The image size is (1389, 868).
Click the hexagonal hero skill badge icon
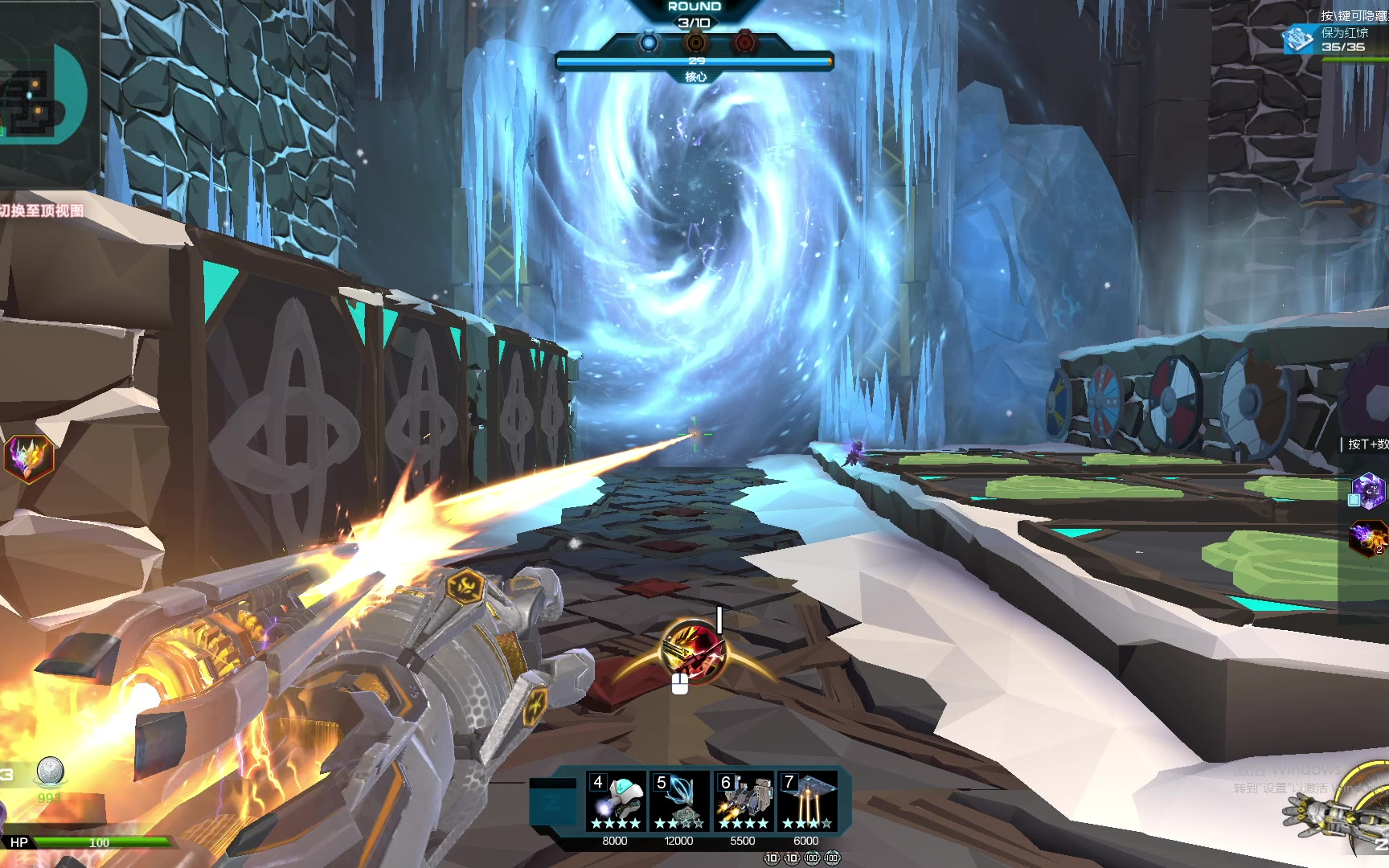(x=29, y=458)
